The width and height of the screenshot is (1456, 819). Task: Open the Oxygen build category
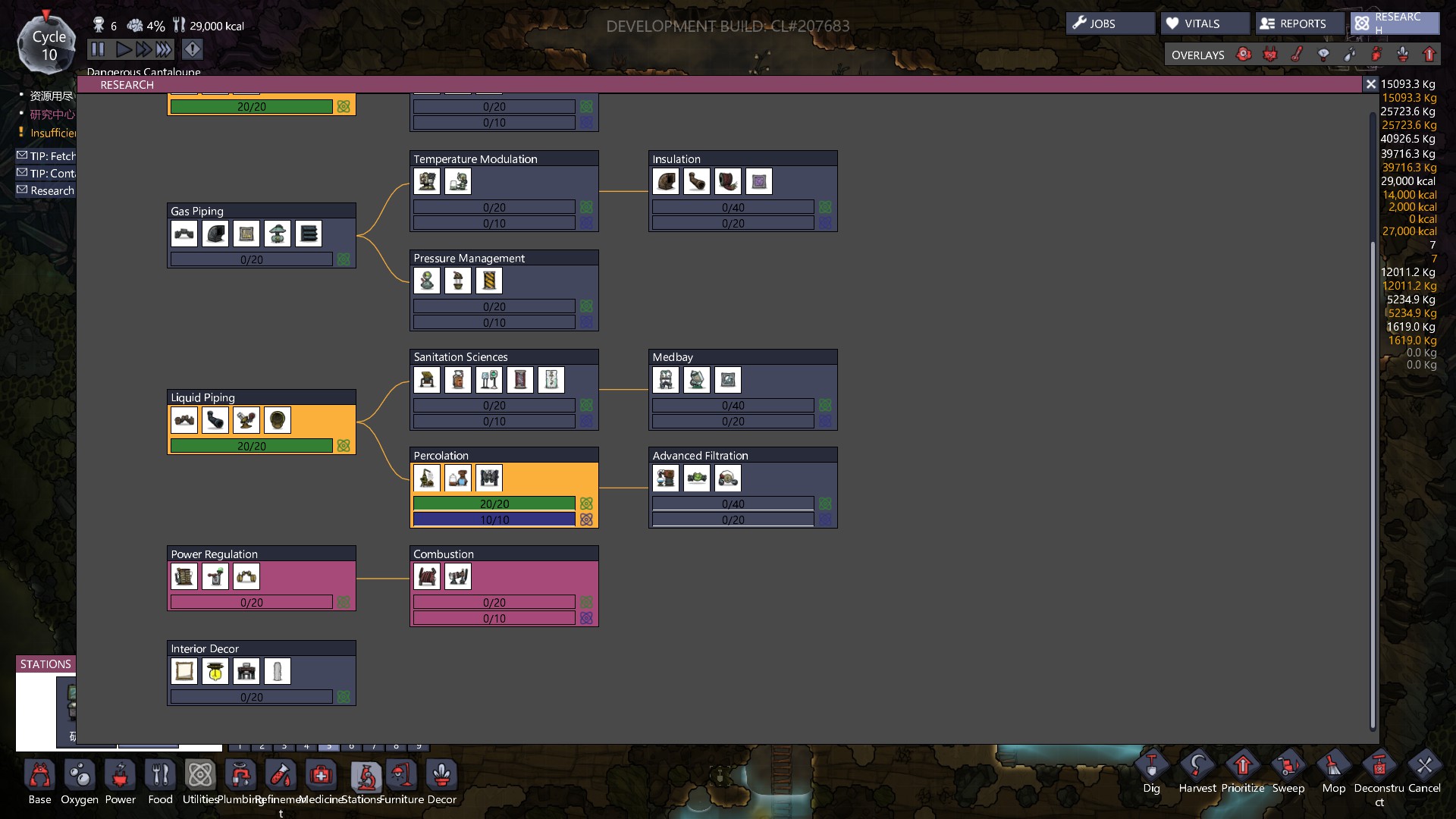79,776
